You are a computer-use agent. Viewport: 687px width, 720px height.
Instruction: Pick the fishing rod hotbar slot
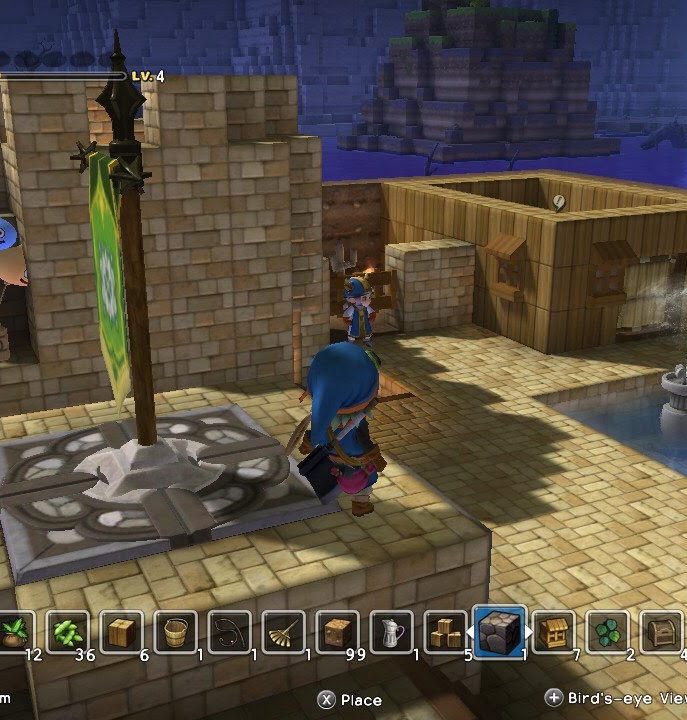pos(229,632)
